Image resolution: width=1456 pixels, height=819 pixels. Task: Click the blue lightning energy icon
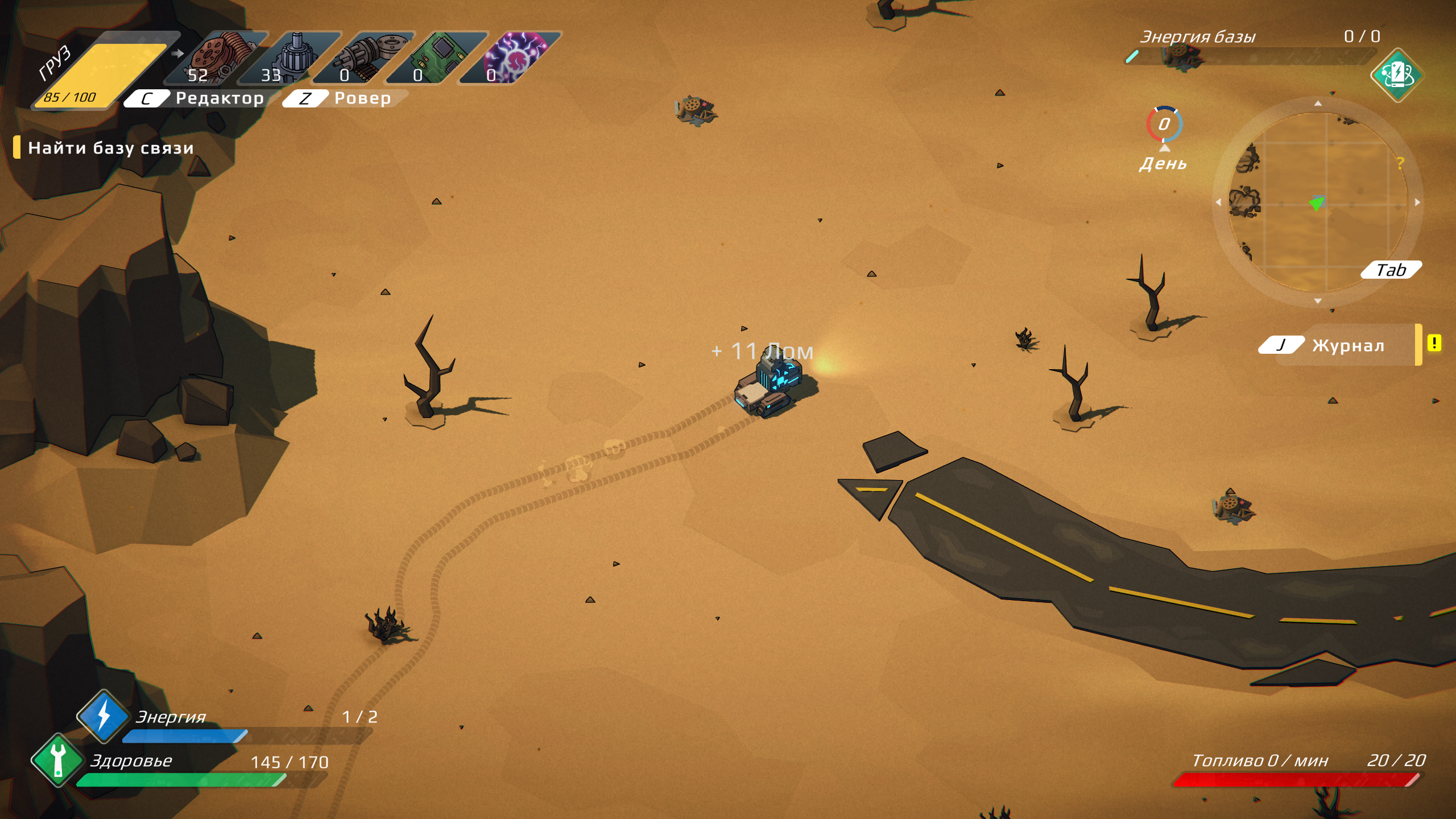pyautogui.click(x=103, y=715)
